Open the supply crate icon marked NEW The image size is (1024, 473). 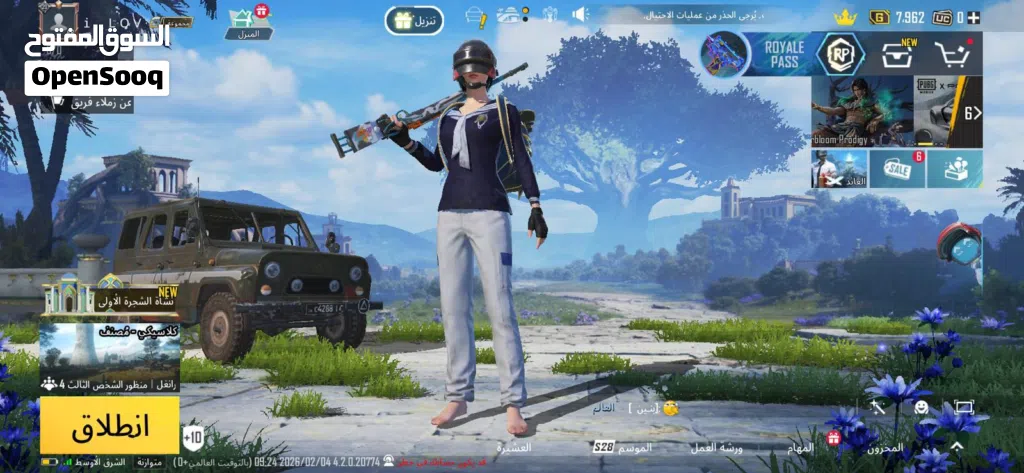tap(896, 54)
